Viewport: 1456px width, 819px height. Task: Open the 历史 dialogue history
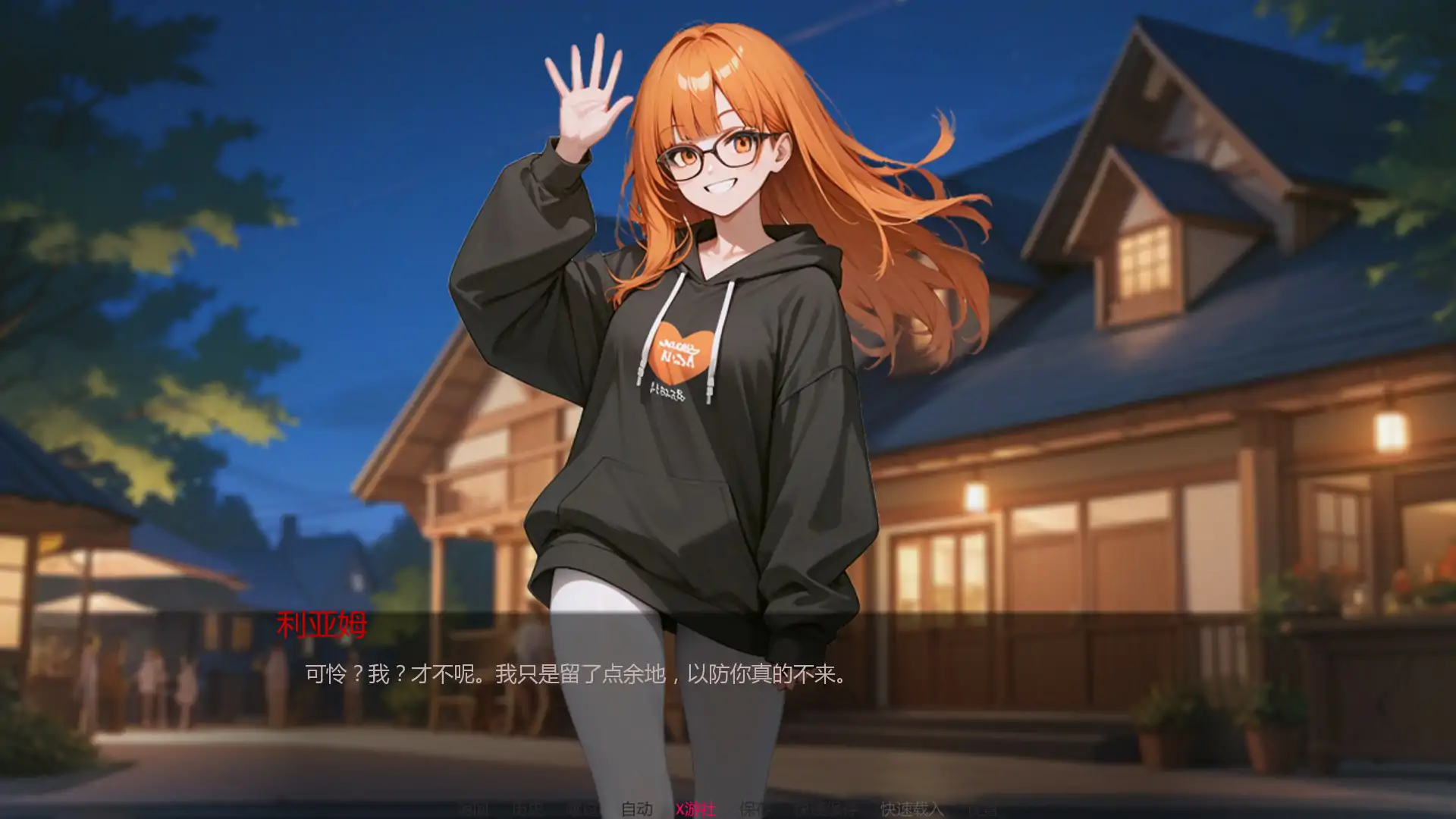point(528,809)
